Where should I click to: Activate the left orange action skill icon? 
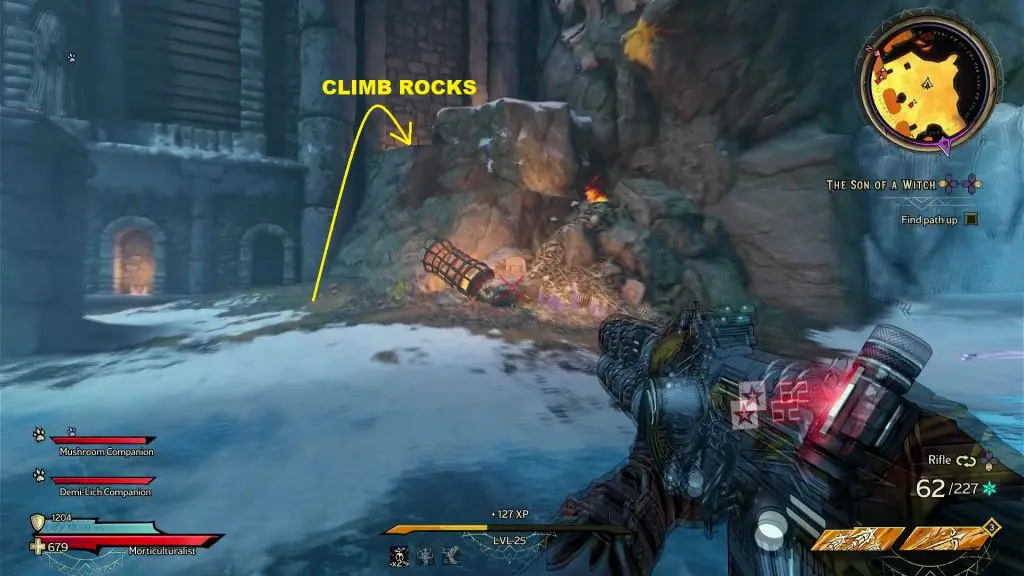854,541
